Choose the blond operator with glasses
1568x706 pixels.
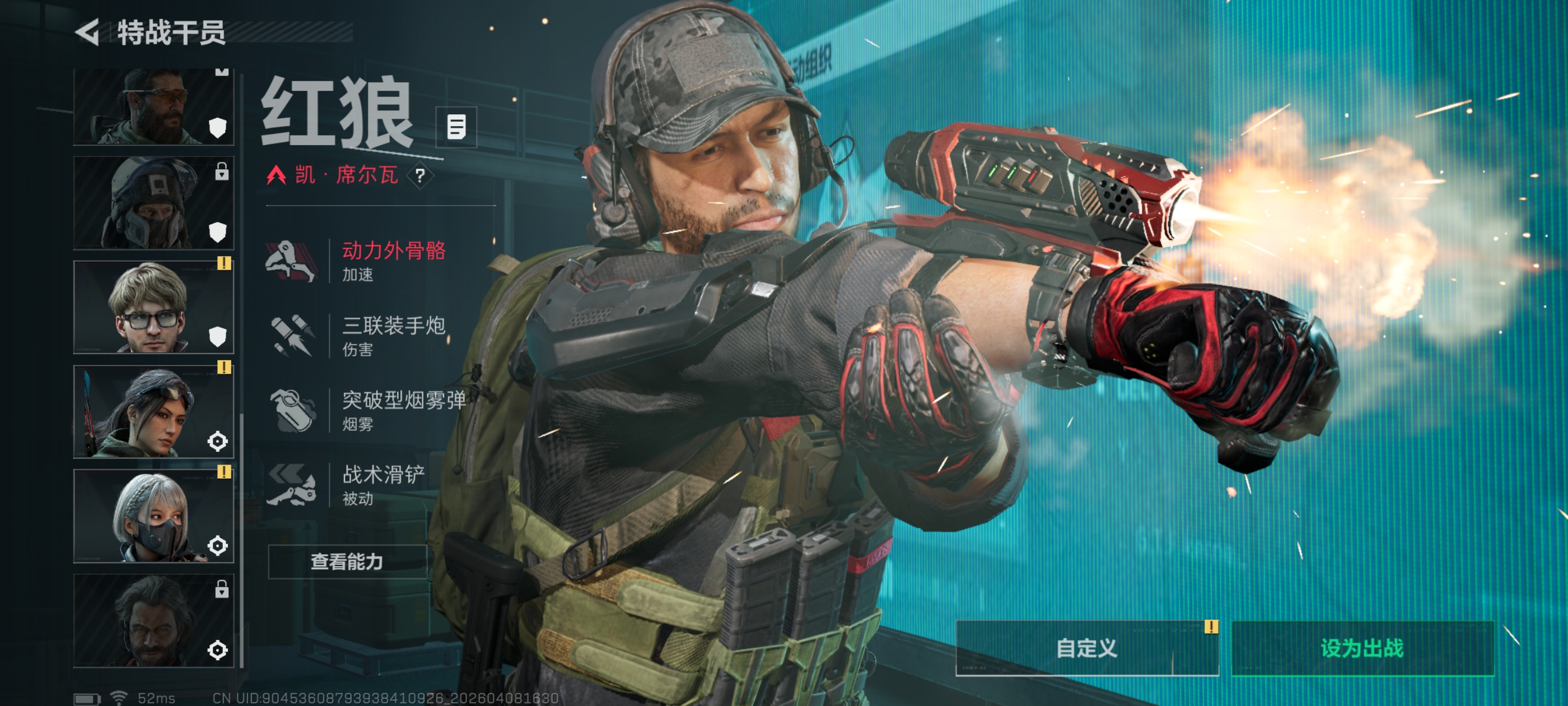coord(153,308)
